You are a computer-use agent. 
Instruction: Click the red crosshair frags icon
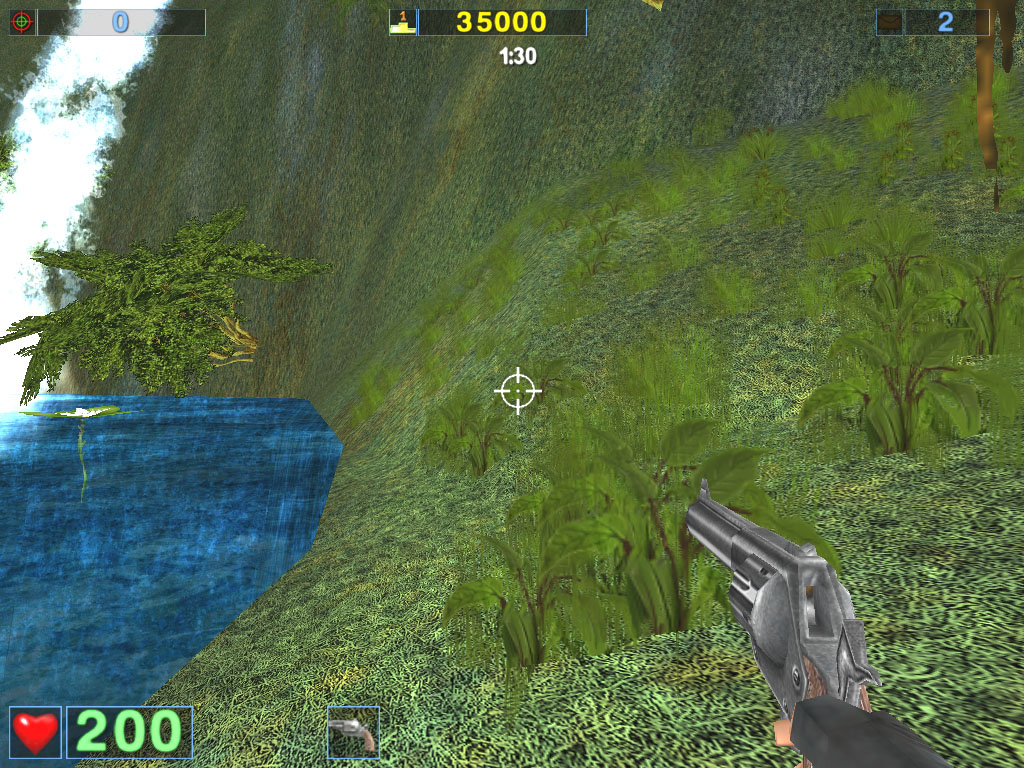pos(22,22)
